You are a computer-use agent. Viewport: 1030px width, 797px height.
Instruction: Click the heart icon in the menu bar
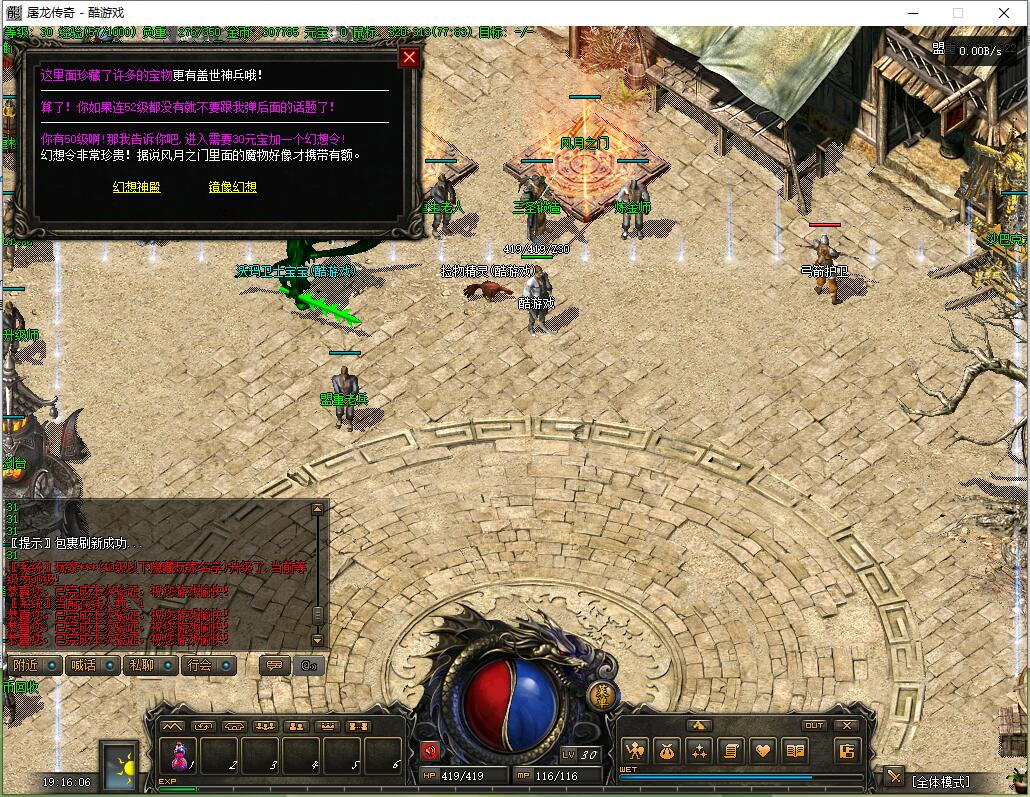(763, 750)
